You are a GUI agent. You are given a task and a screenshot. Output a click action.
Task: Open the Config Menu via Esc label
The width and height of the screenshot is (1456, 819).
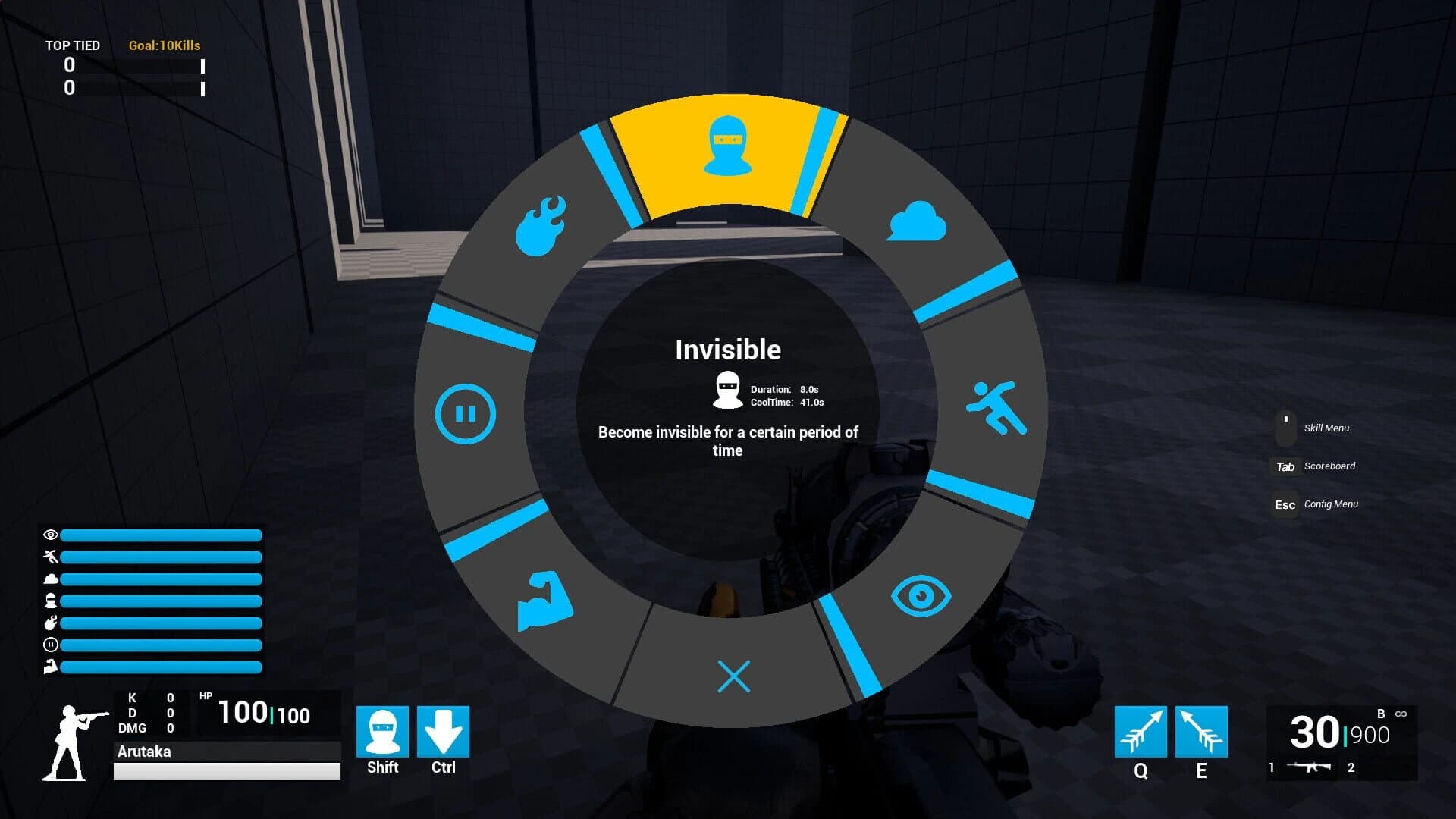coord(1331,504)
